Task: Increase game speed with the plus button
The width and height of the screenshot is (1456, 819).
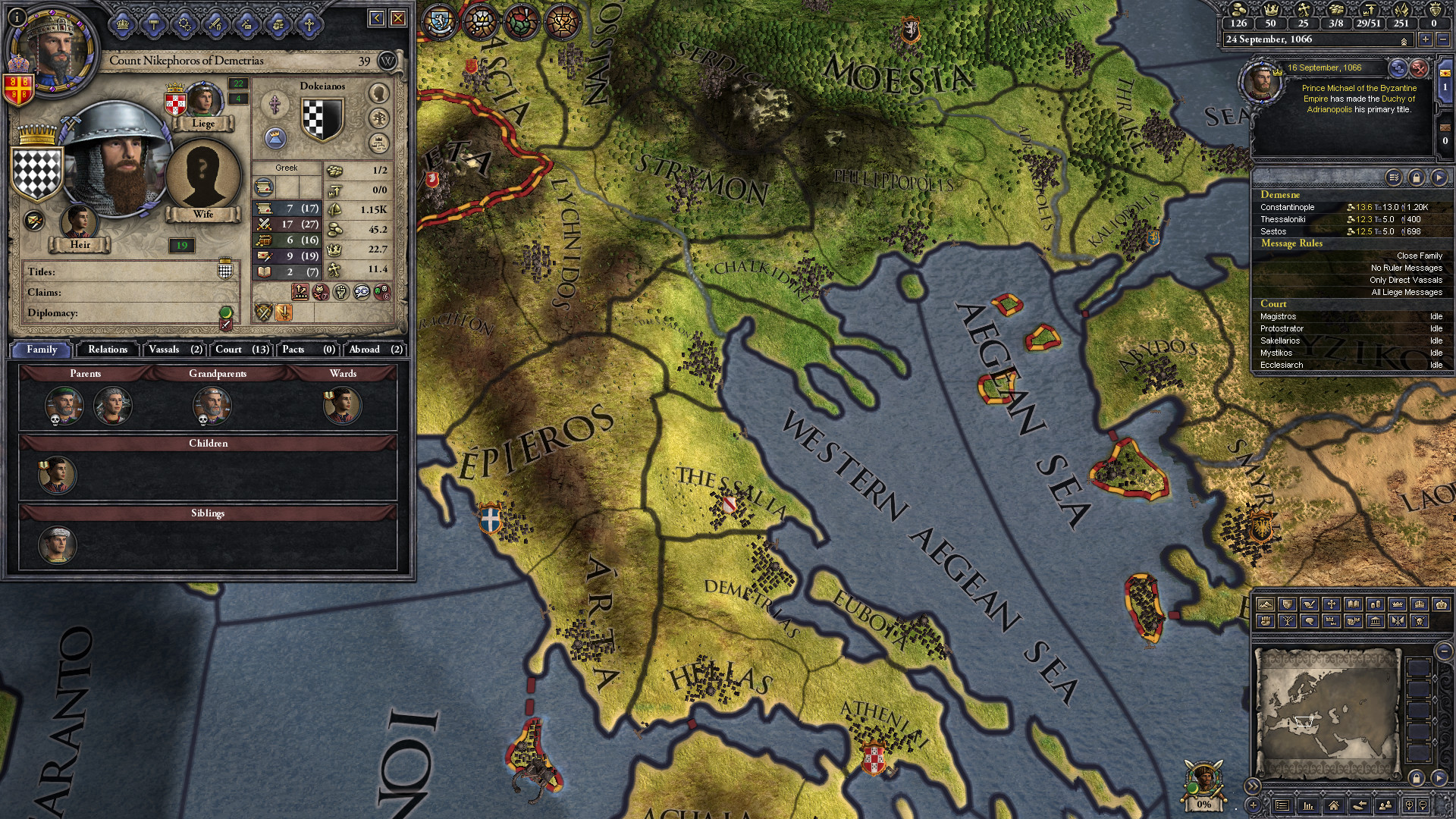Action: coord(1426,39)
